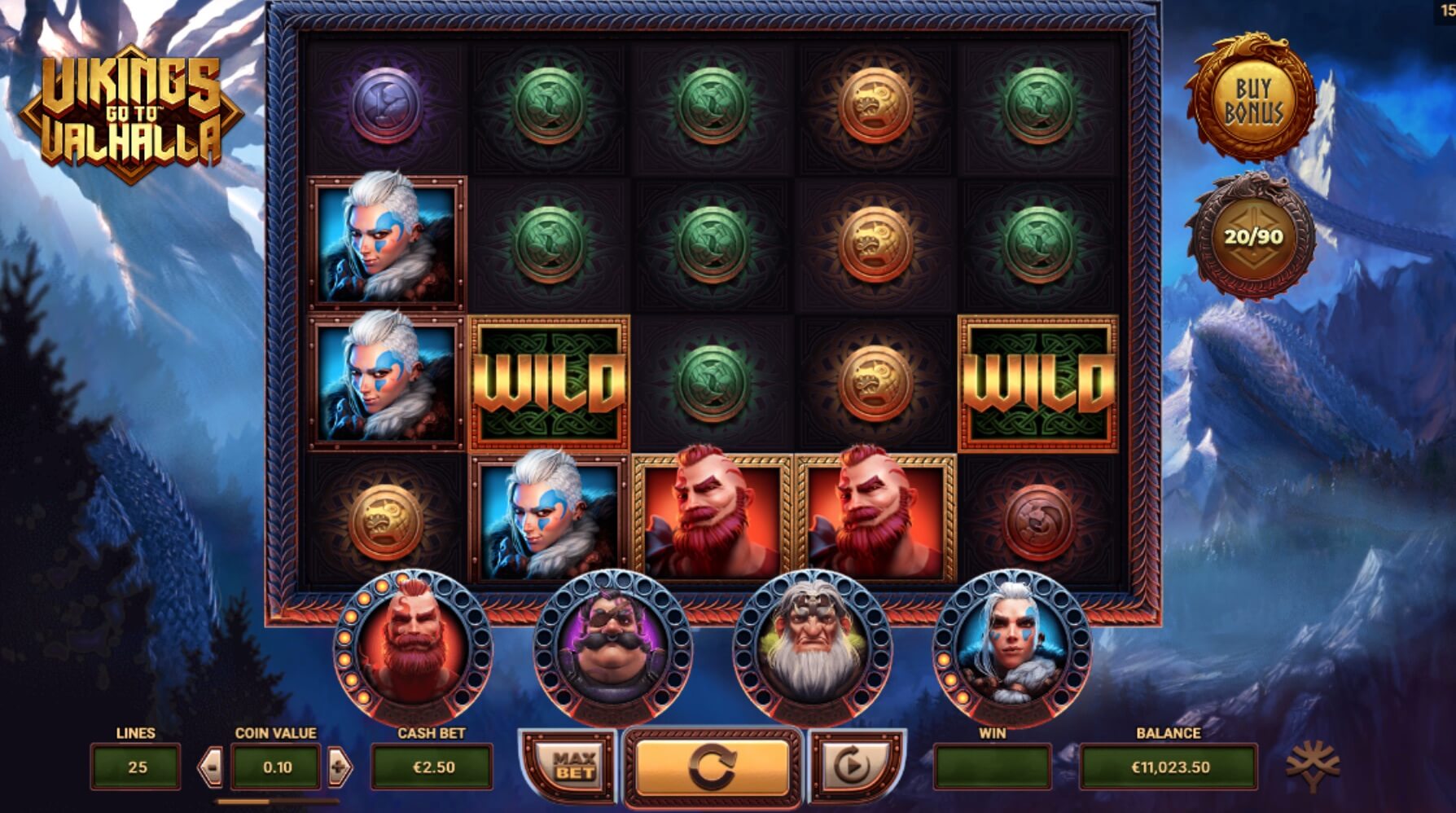Start autoplay with the circular arrow button
Viewport: 1456px width, 813px height.
(x=853, y=767)
